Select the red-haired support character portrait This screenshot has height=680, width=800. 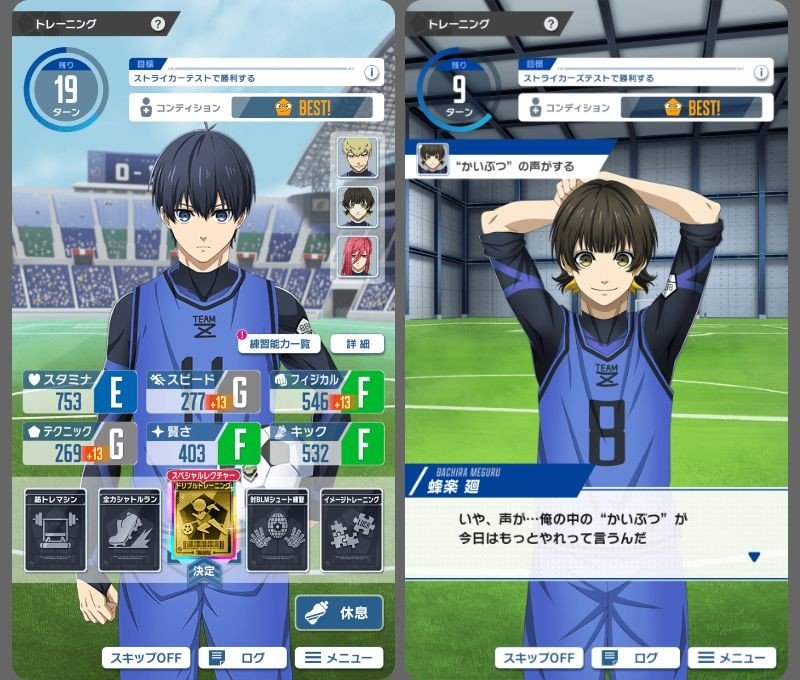click(357, 257)
